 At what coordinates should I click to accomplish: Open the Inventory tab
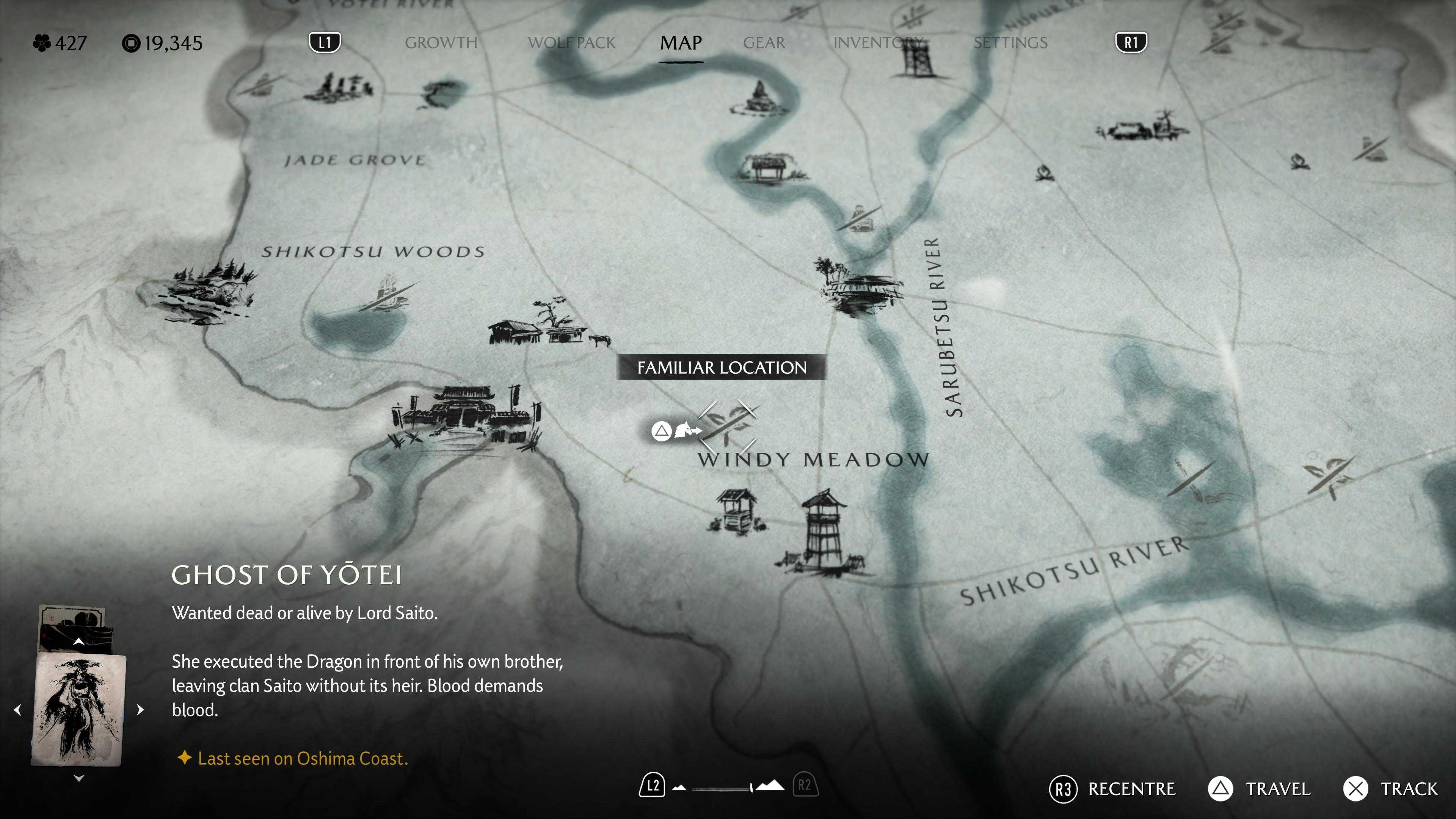coord(878,43)
